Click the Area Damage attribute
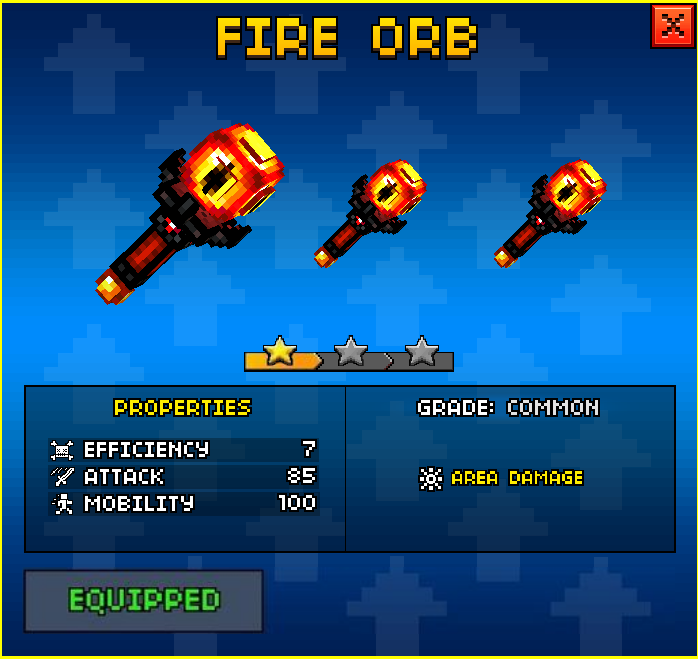698x659 pixels. coord(502,478)
